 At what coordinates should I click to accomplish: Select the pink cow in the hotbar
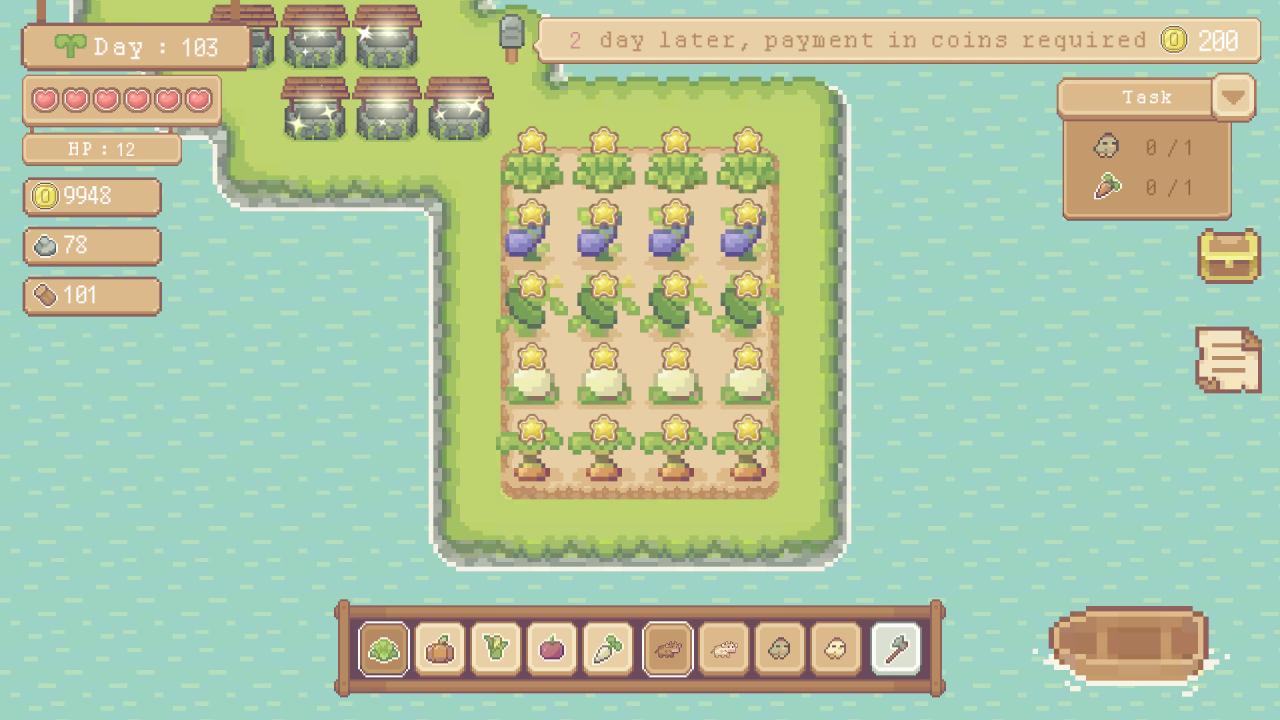(x=725, y=648)
